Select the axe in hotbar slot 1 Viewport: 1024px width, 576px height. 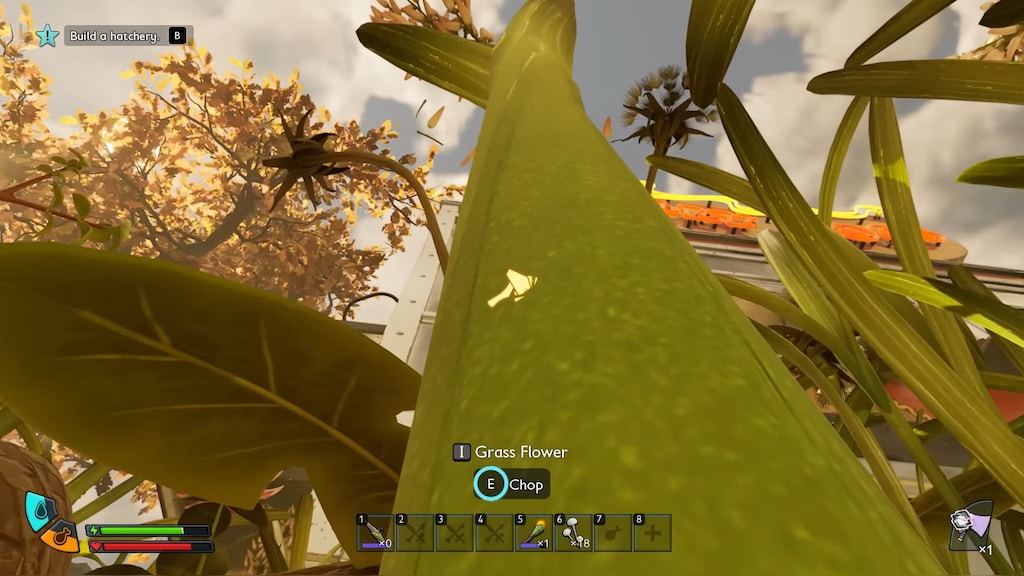376,533
